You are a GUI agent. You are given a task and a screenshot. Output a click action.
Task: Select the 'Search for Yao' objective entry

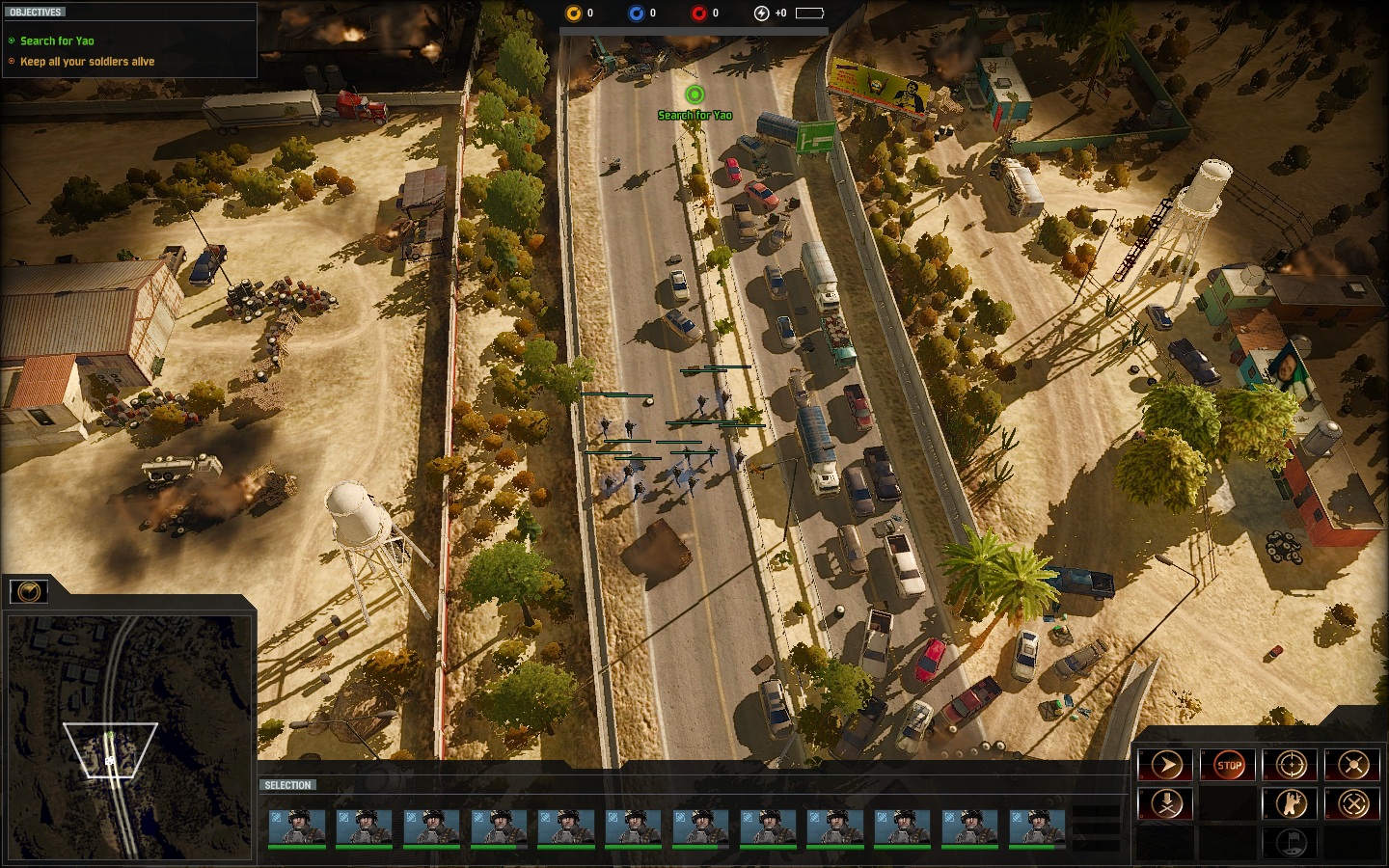[57, 41]
